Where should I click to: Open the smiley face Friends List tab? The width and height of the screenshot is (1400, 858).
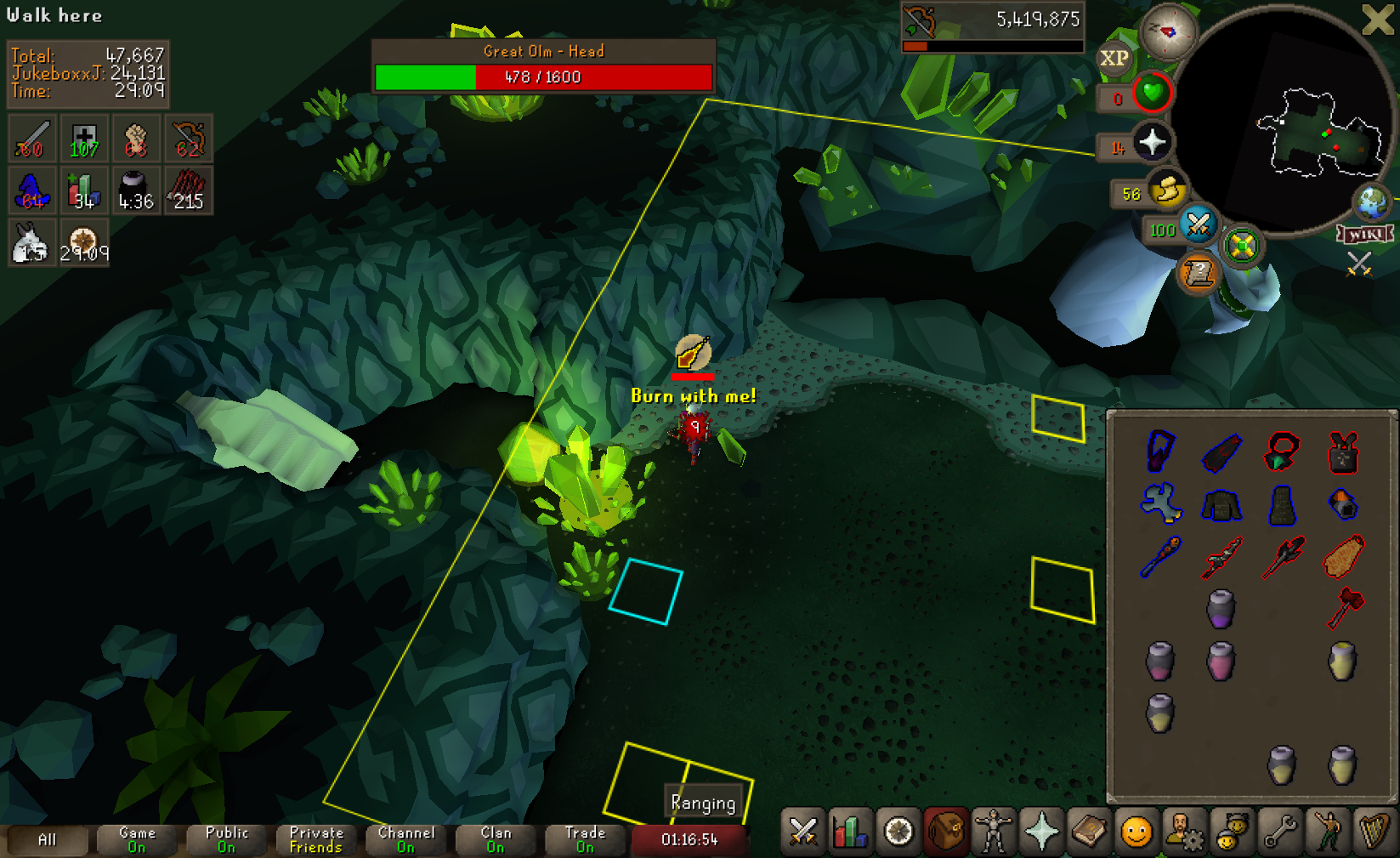[1136, 832]
